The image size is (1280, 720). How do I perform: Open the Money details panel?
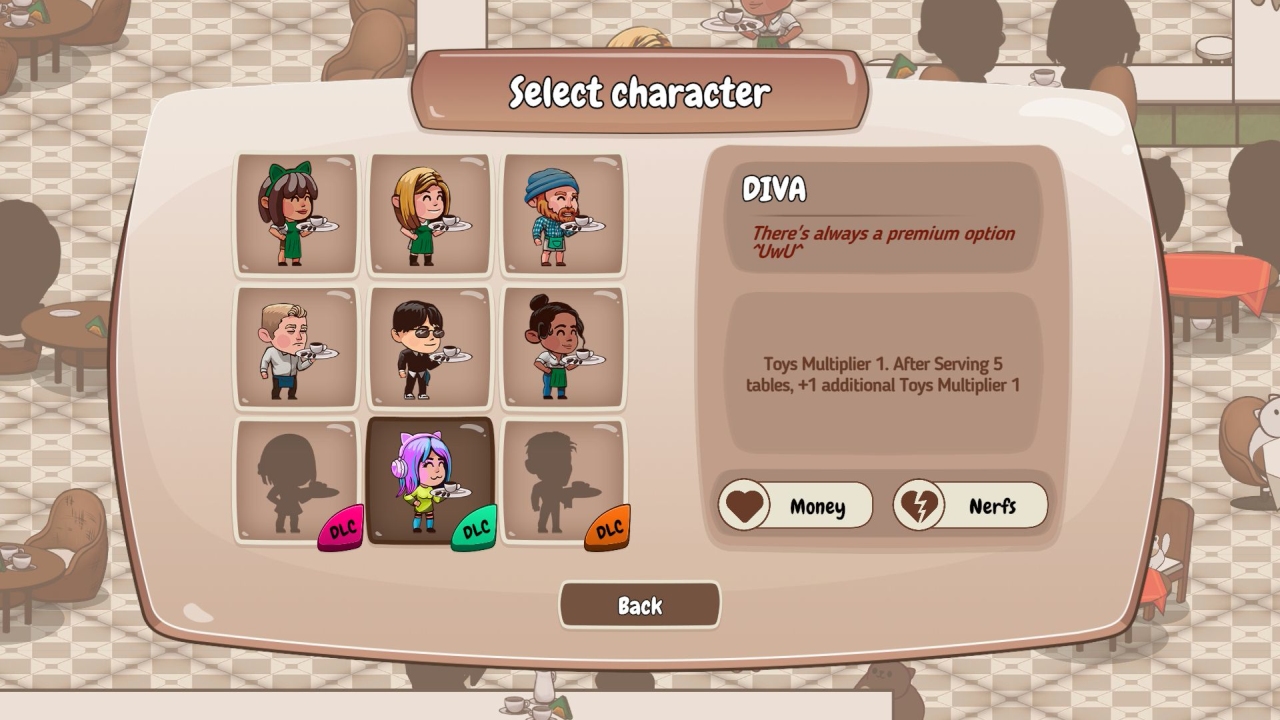pos(810,505)
